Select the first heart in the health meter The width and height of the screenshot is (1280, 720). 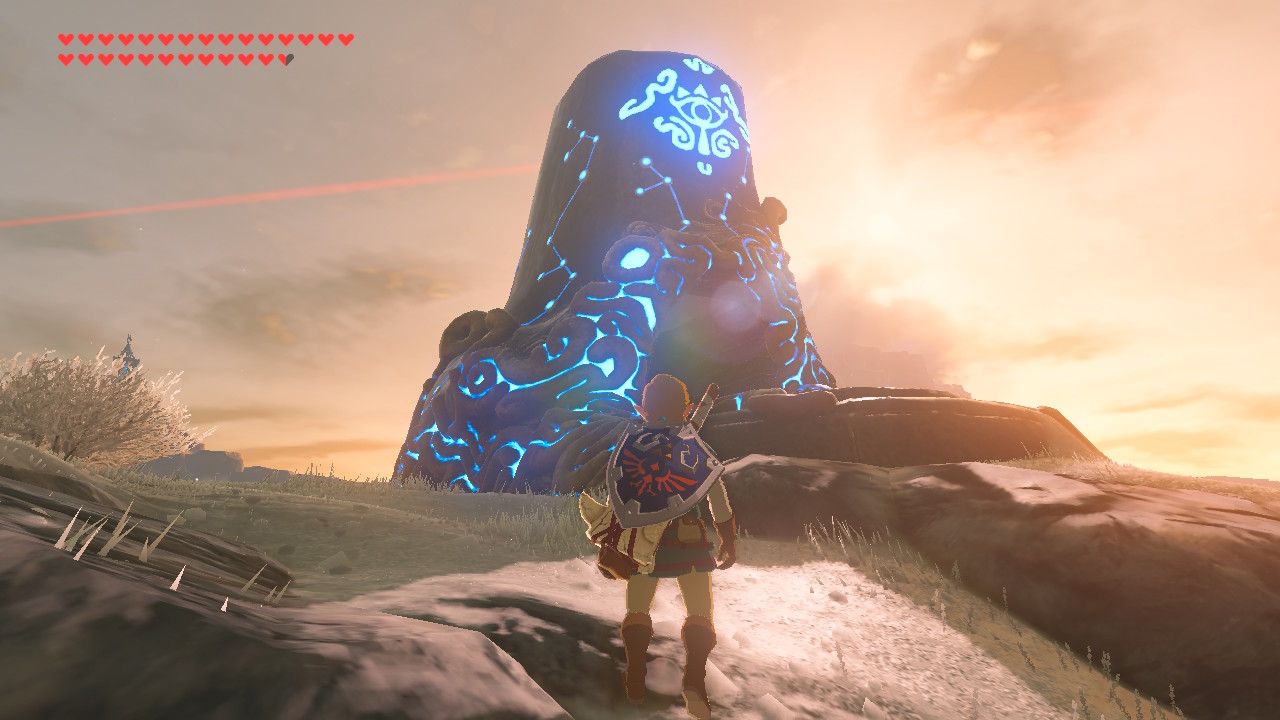pyautogui.click(x=66, y=39)
